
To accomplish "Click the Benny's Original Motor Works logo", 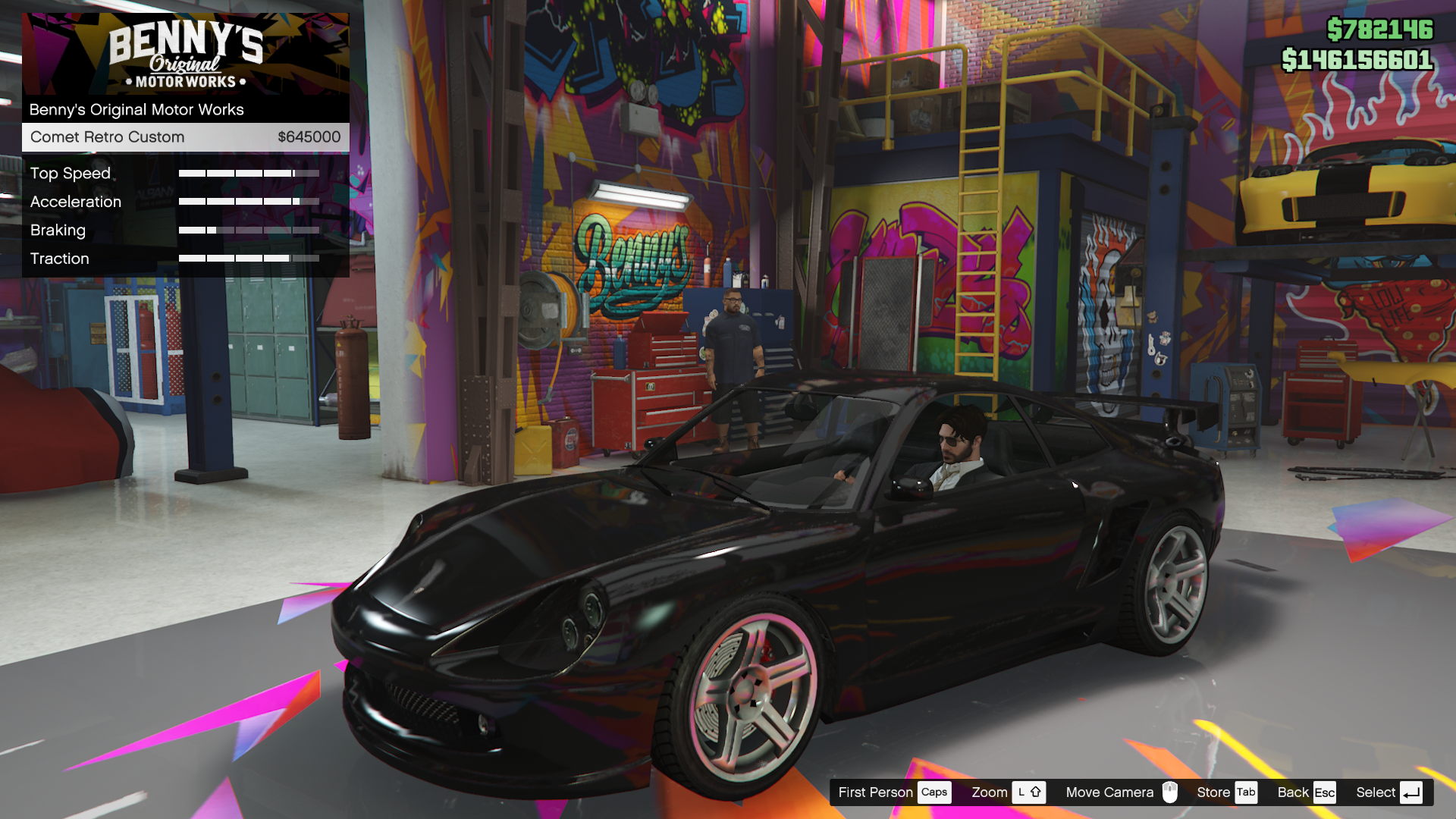I will pyautogui.click(x=186, y=53).
